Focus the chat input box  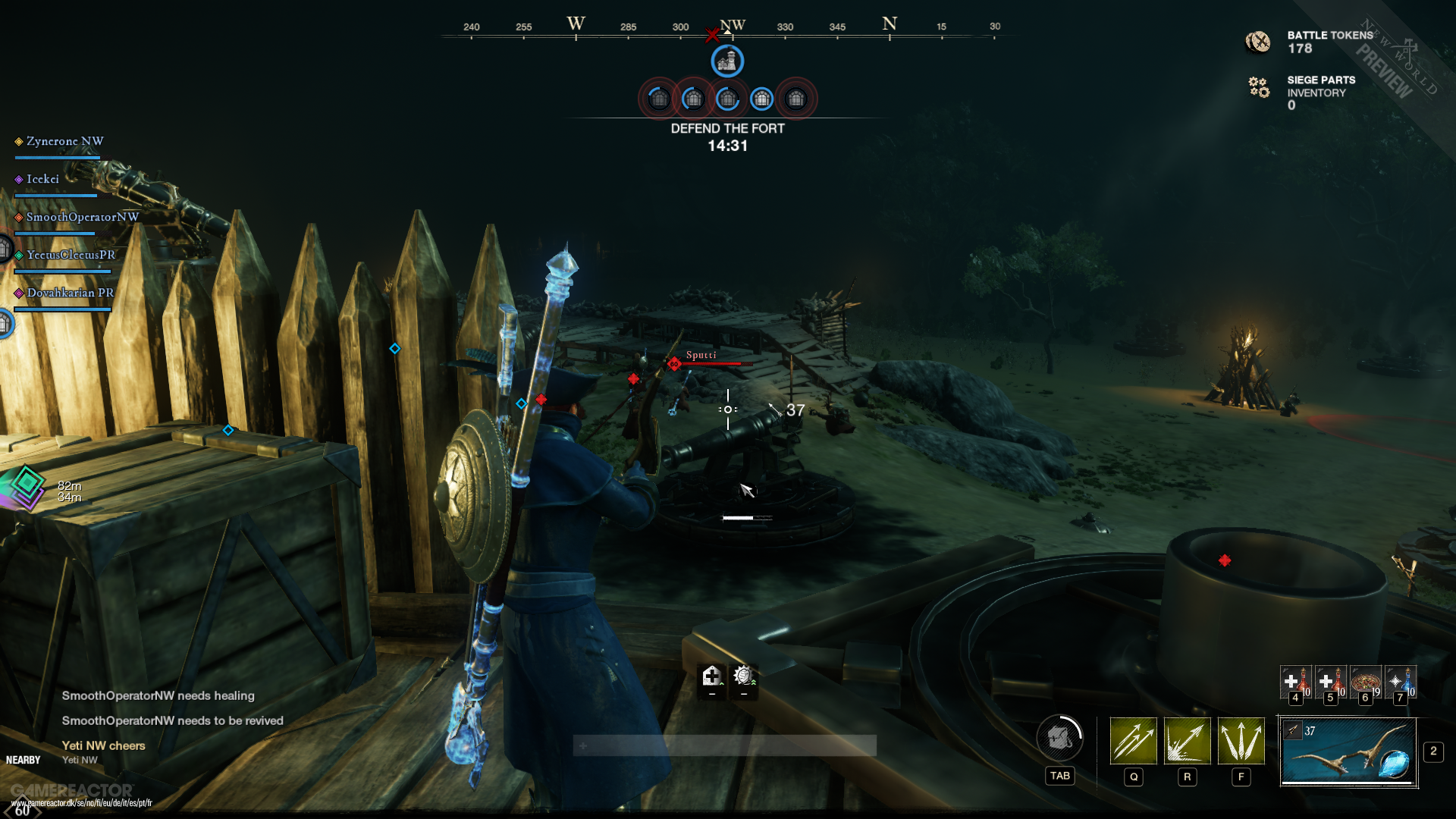point(724,745)
